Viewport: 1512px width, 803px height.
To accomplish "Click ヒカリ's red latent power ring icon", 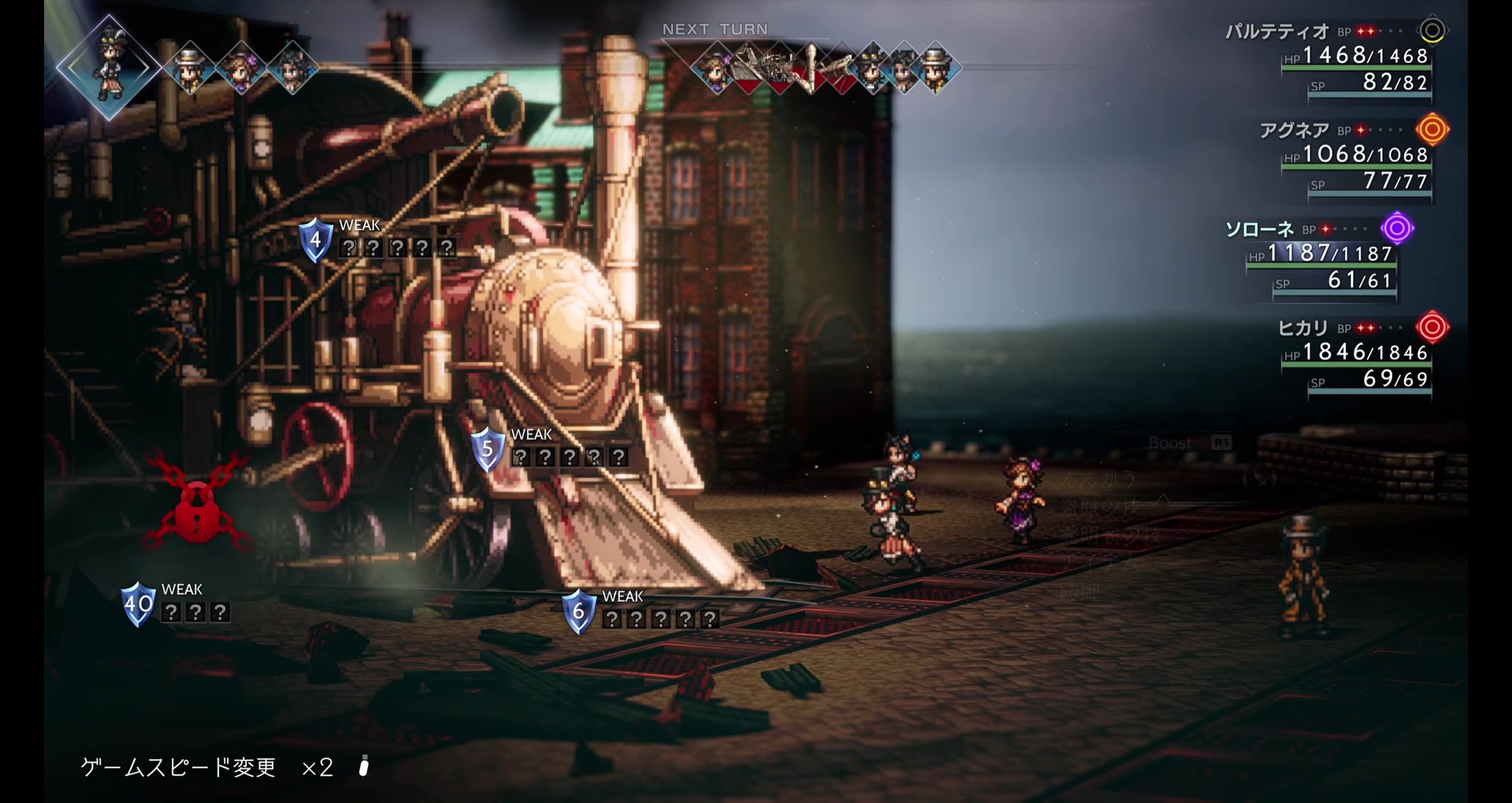I will pos(1432,327).
